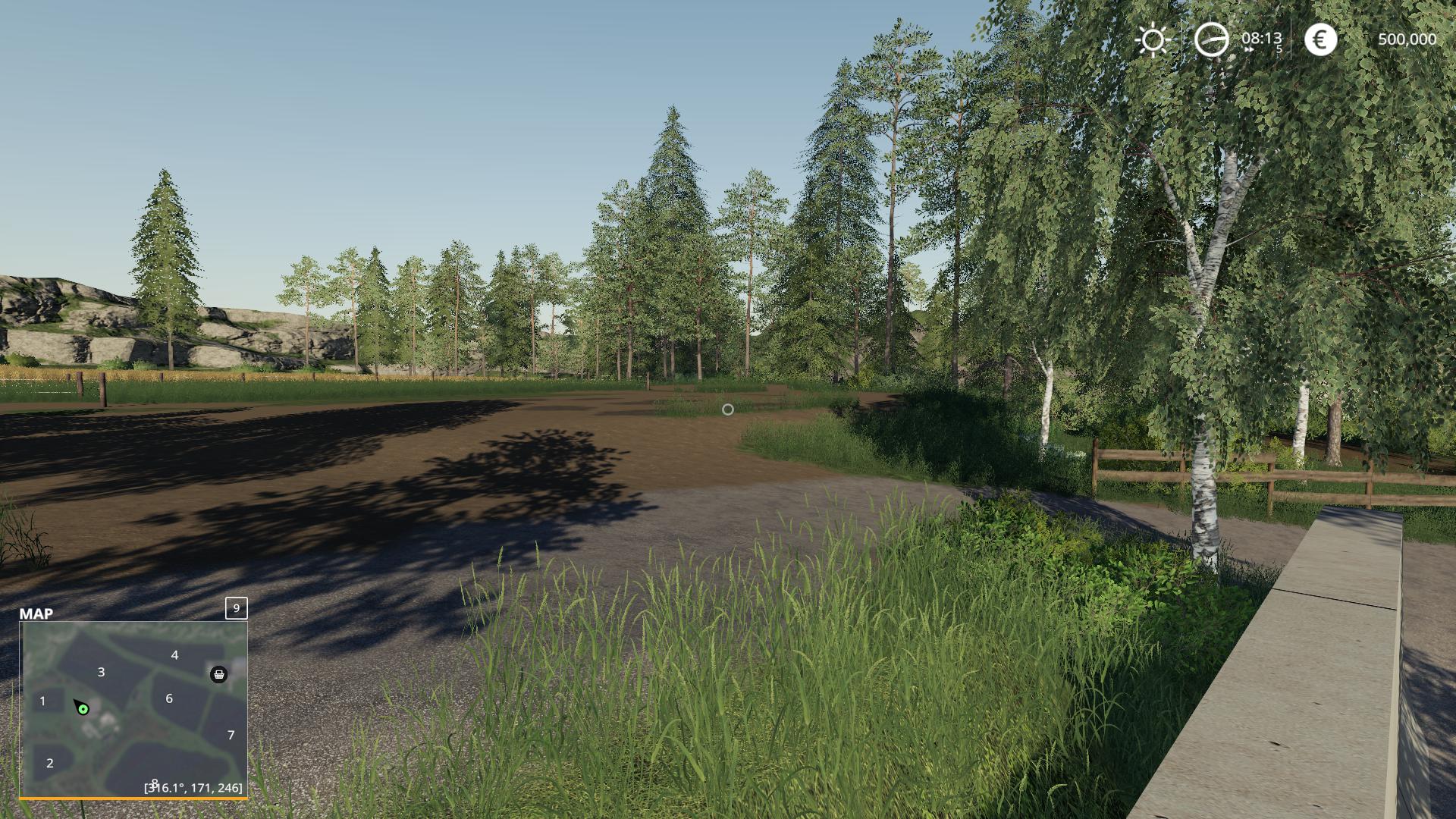Image resolution: width=1456 pixels, height=819 pixels.
Task: Click the sun weather icon
Action: point(1153,39)
